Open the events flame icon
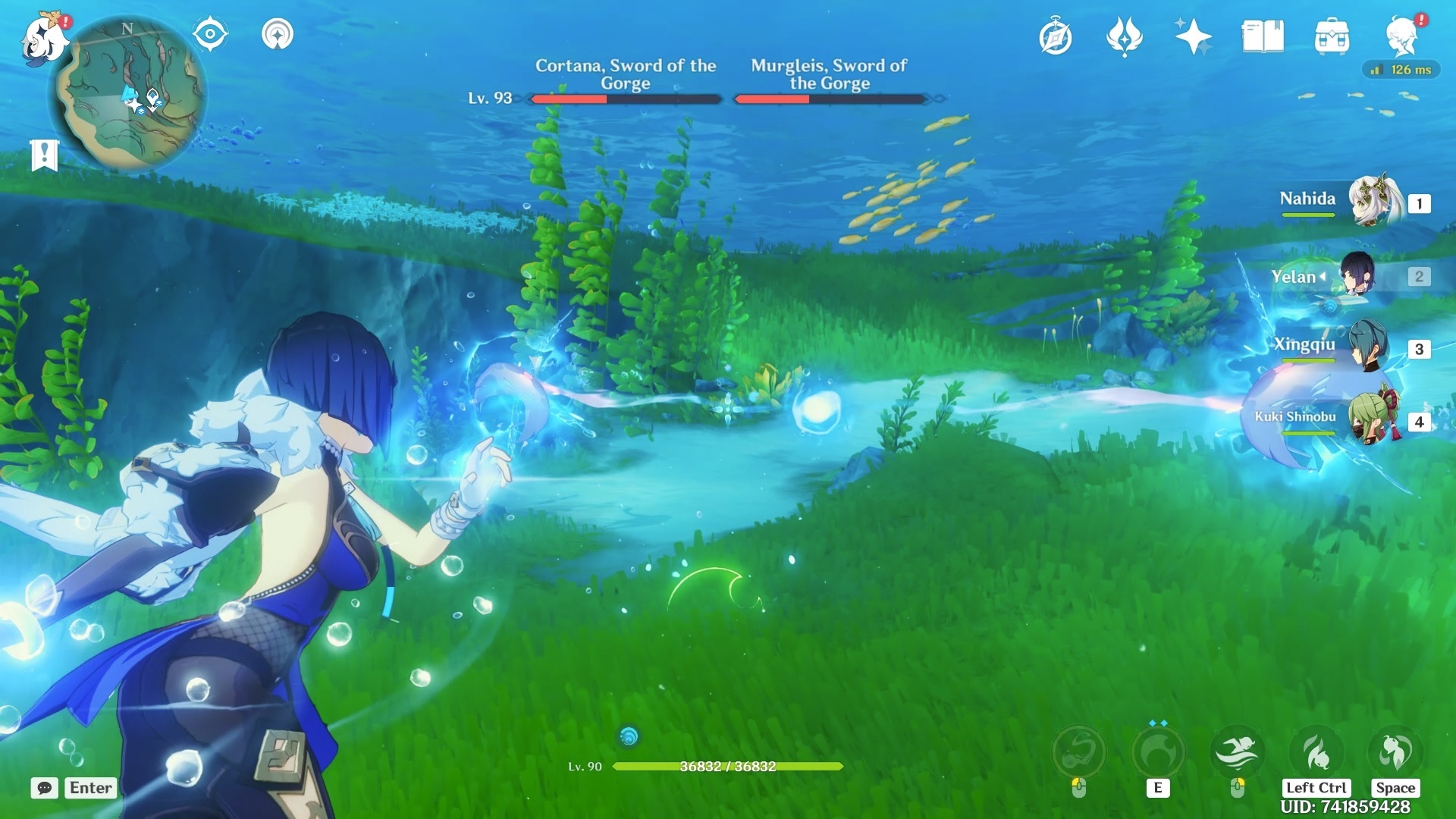 1124,36
